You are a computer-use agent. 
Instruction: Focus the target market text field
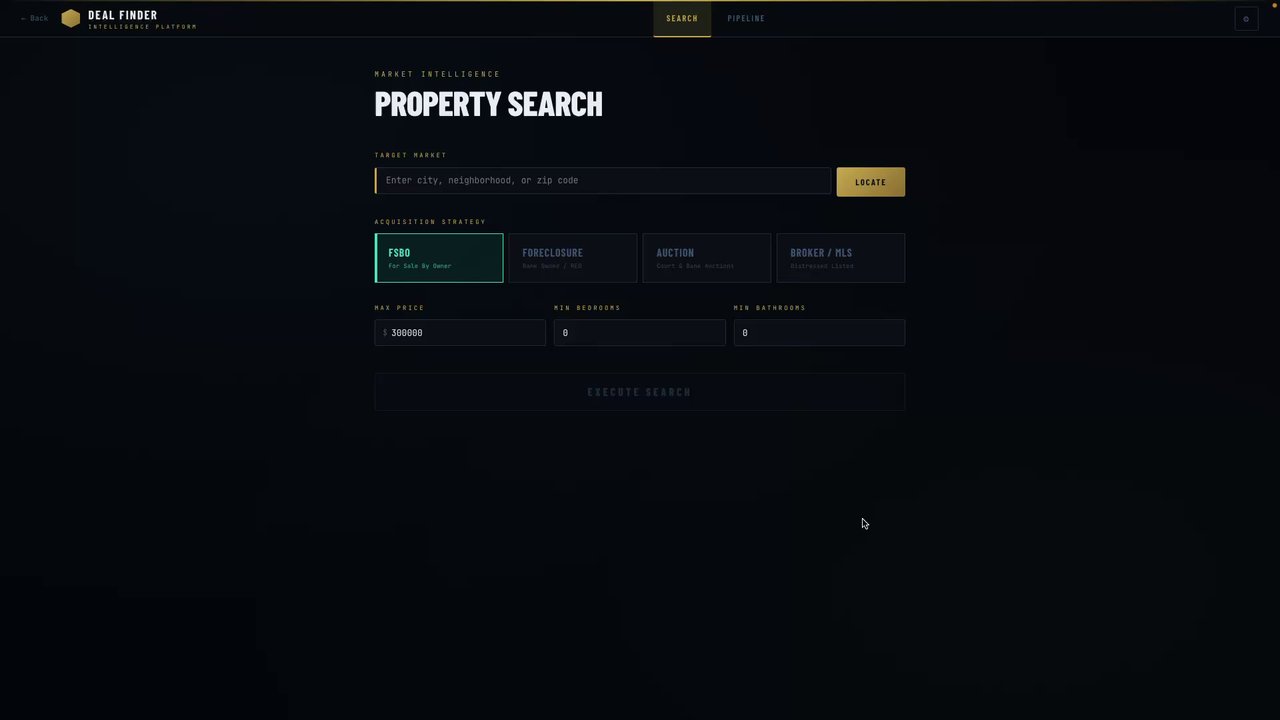[603, 181]
